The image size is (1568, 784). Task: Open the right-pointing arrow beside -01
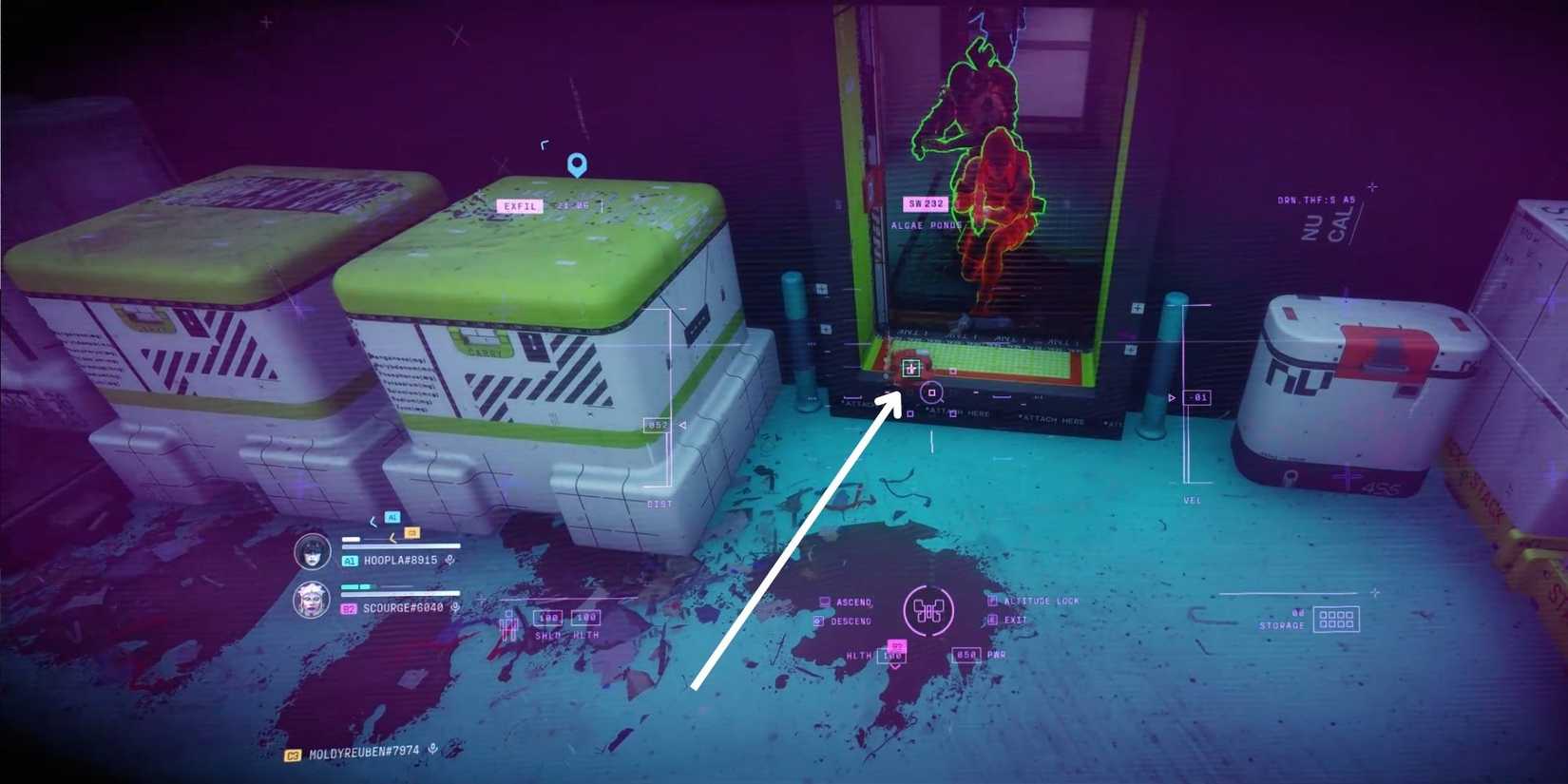[x=1173, y=397]
